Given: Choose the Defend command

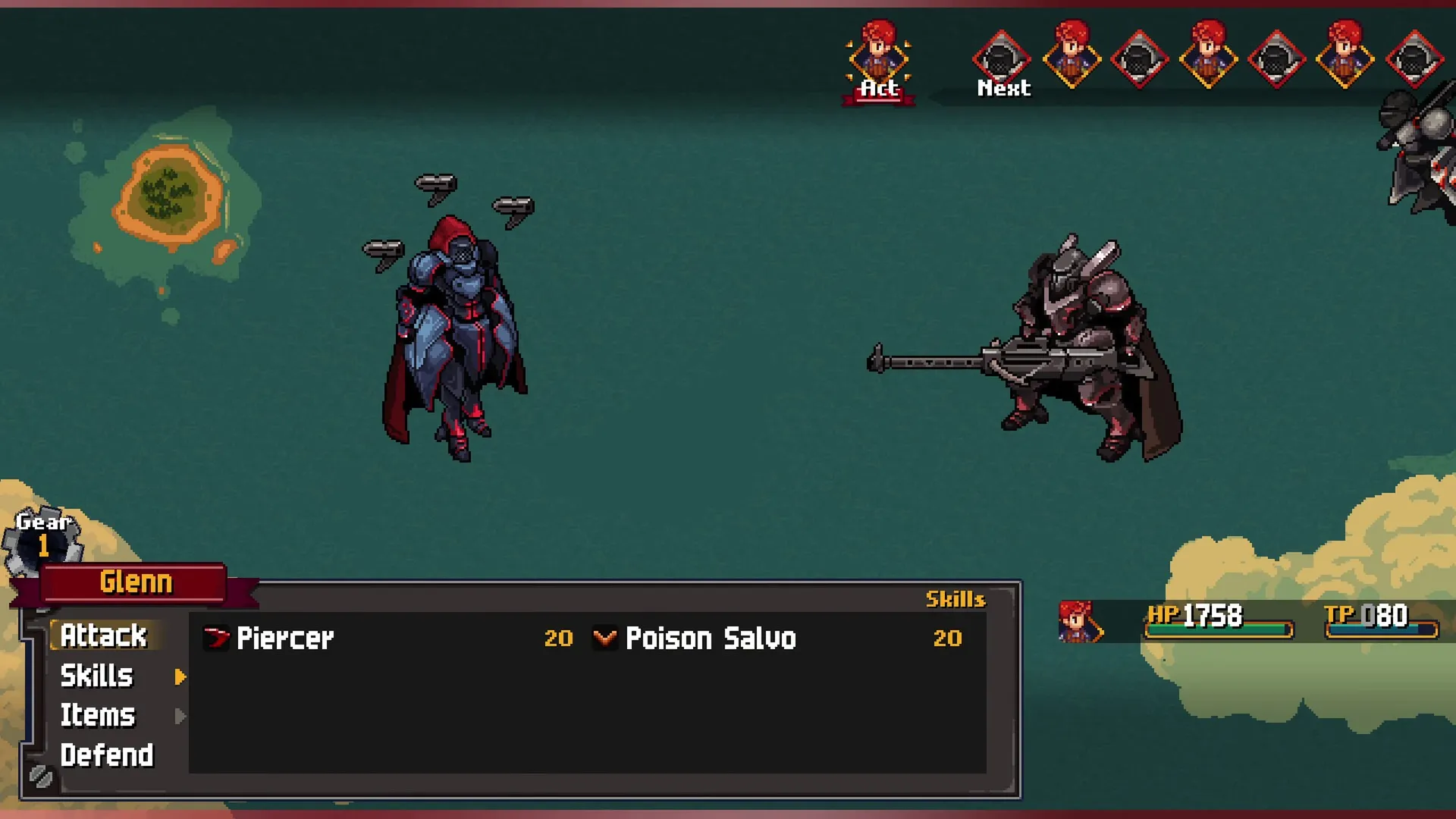Looking at the screenshot, I should (x=107, y=755).
